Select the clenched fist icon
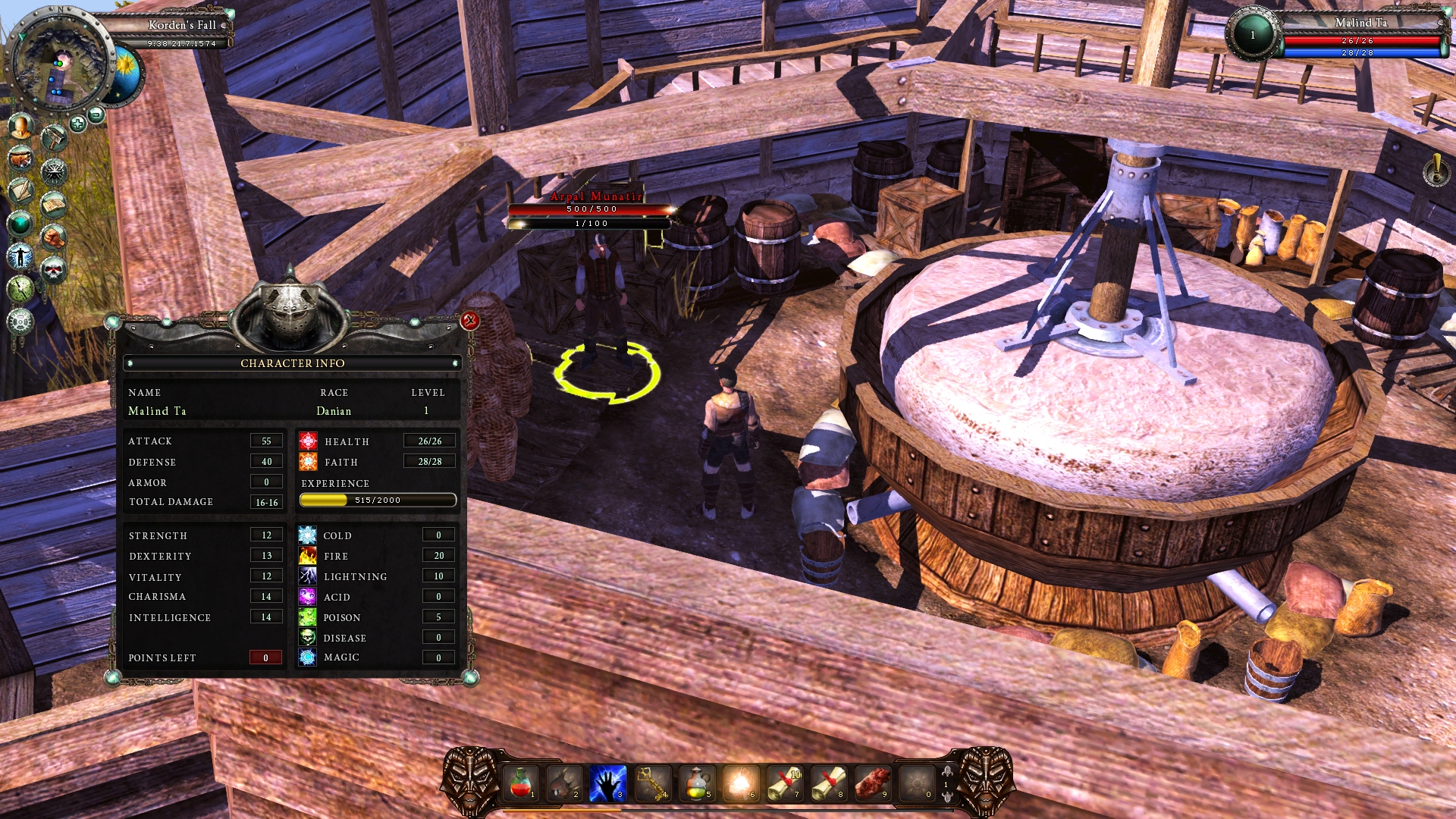Image resolution: width=1456 pixels, height=819 pixels. (x=54, y=237)
